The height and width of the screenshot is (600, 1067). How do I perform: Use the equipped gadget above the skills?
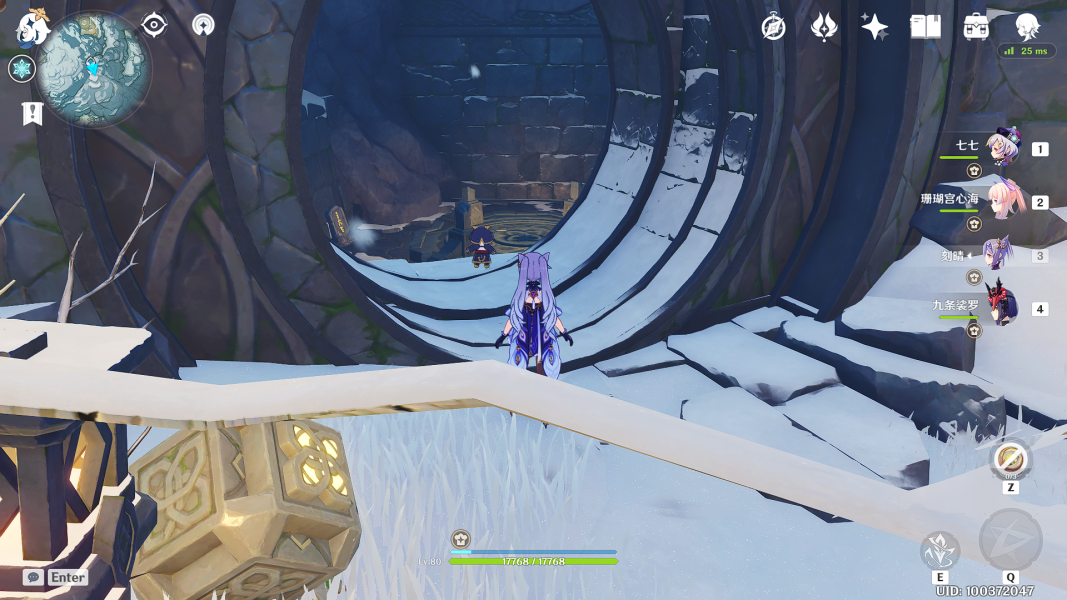[1011, 460]
